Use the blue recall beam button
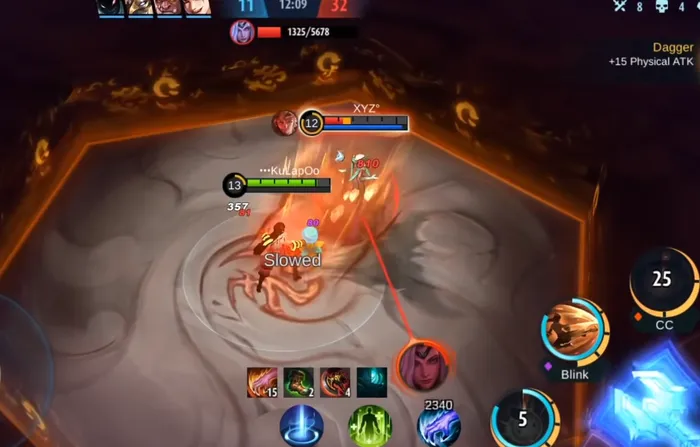Viewport: 700px width, 447px height. click(x=301, y=427)
